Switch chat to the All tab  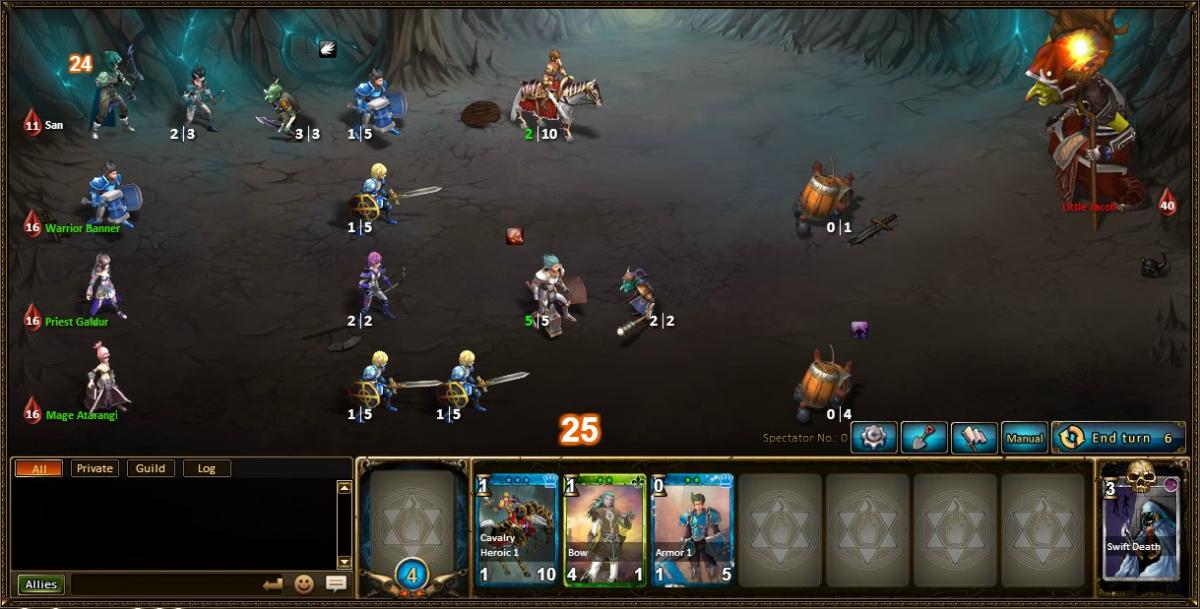[x=39, y=468]
